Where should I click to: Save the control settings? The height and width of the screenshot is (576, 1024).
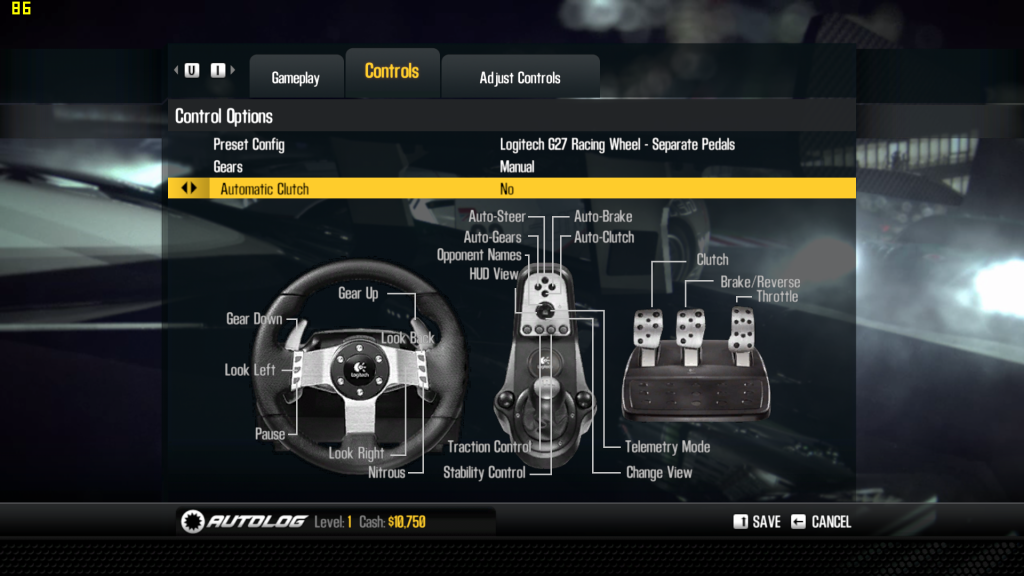pyautogui.click(x=758, y=522)
